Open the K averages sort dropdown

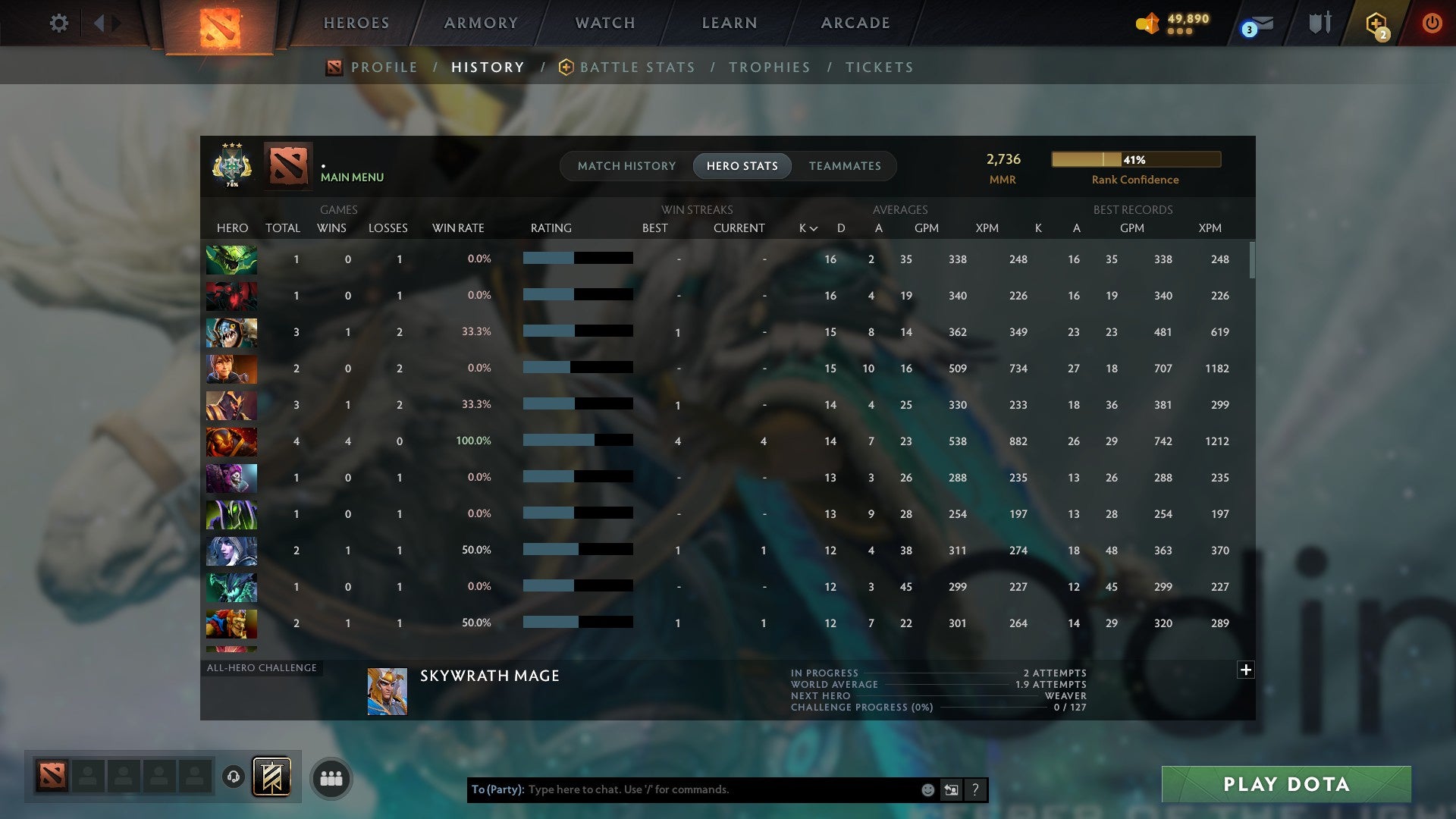[x=806, y=227]
